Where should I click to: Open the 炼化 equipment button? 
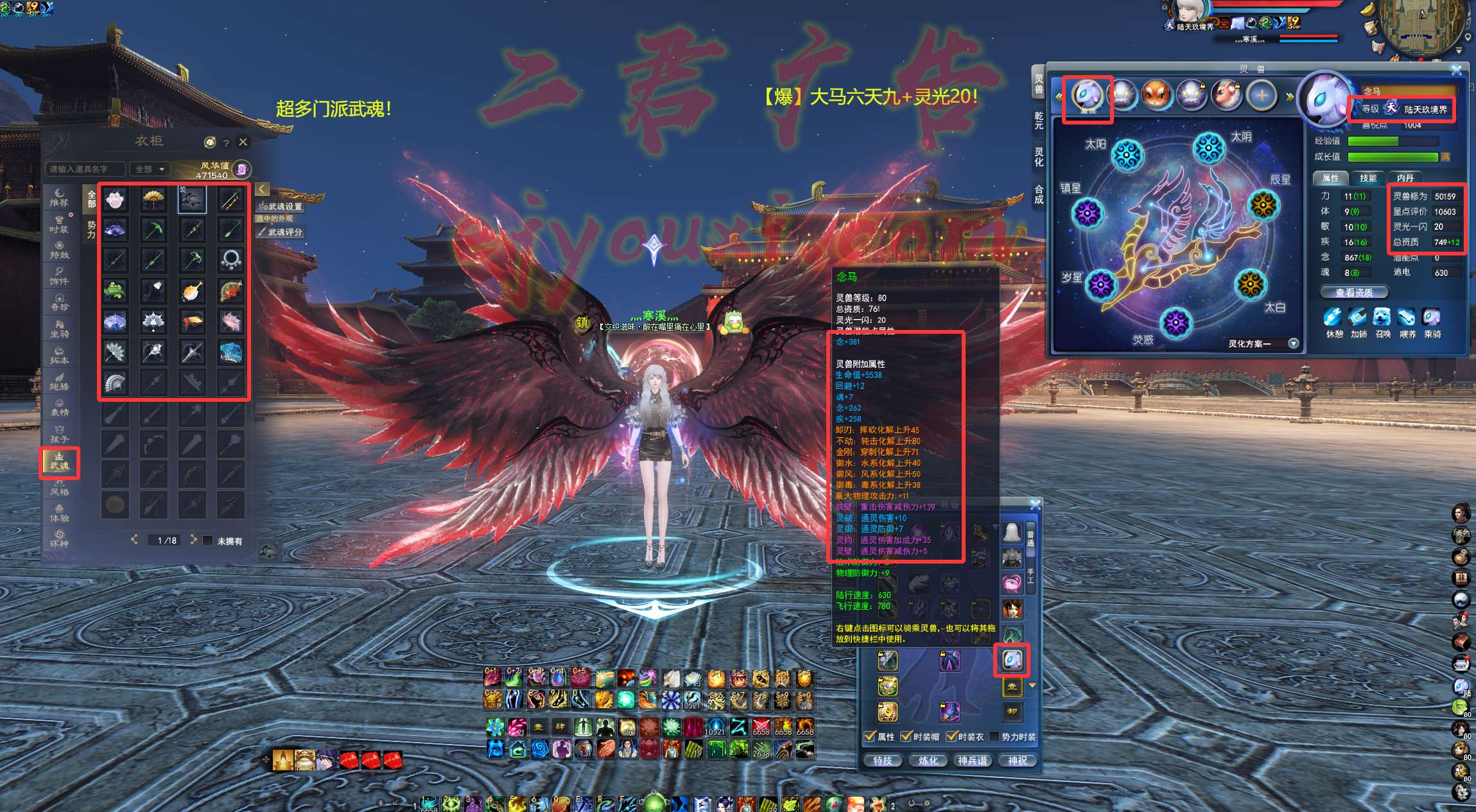coord(928,760)
